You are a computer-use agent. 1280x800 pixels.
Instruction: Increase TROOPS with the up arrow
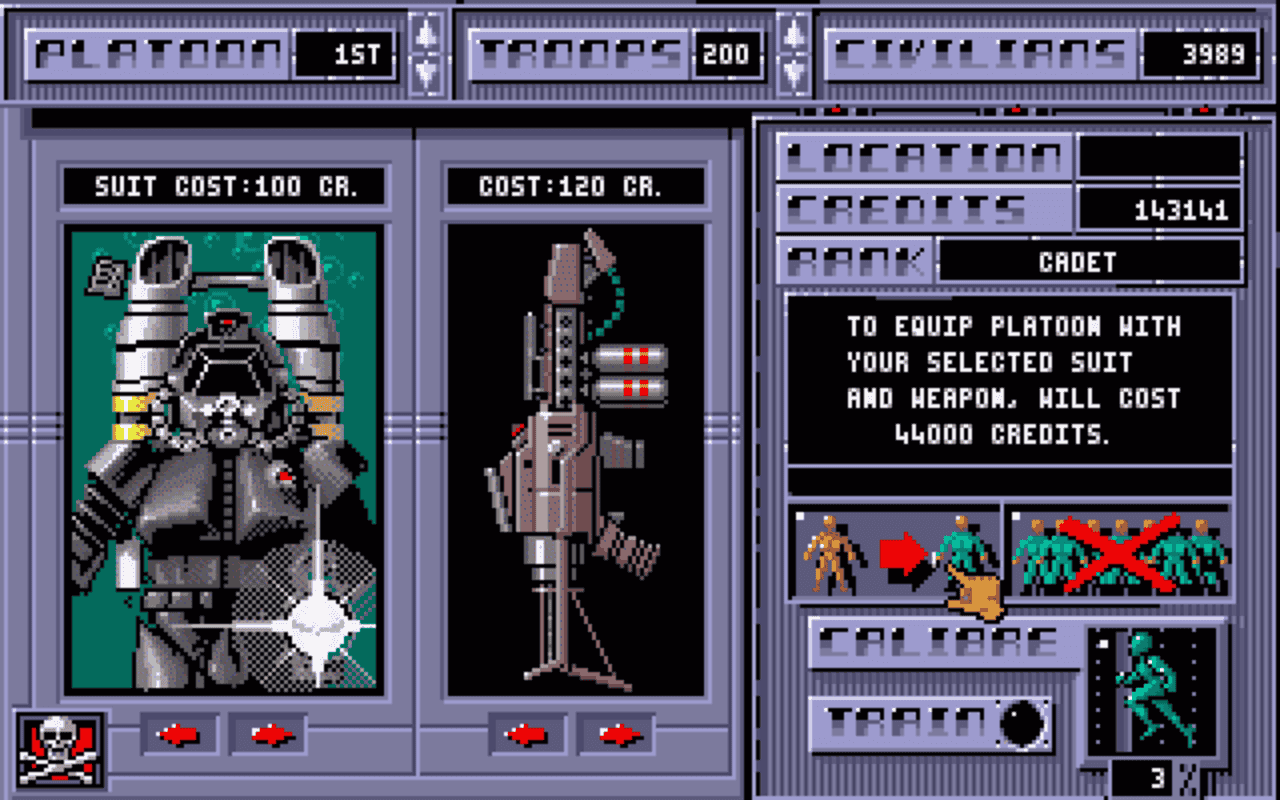click(793, 33)
